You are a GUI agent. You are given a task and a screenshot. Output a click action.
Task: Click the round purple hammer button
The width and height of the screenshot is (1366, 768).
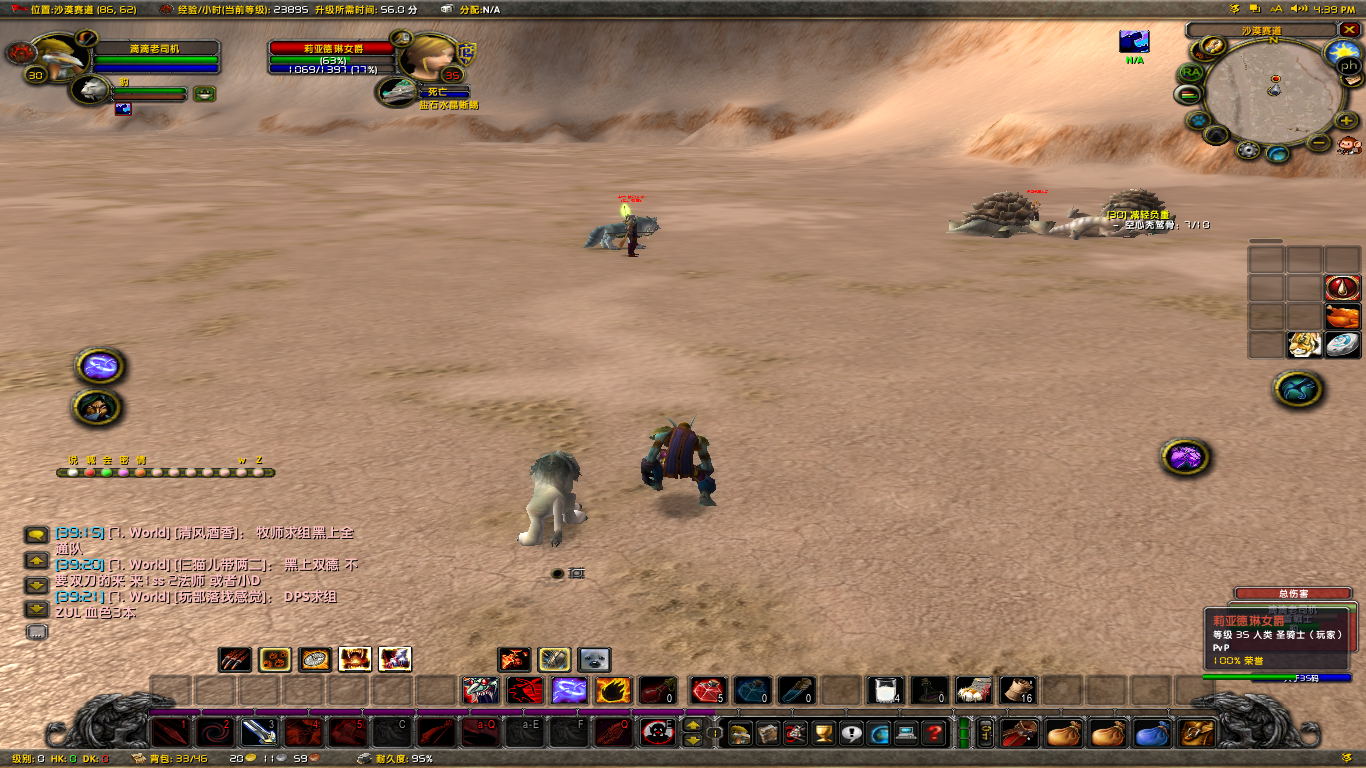point(1186,458)
